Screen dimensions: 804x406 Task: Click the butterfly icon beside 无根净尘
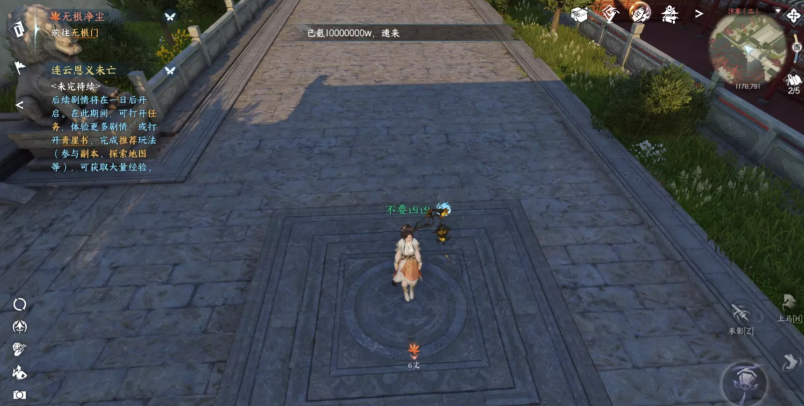170,18
